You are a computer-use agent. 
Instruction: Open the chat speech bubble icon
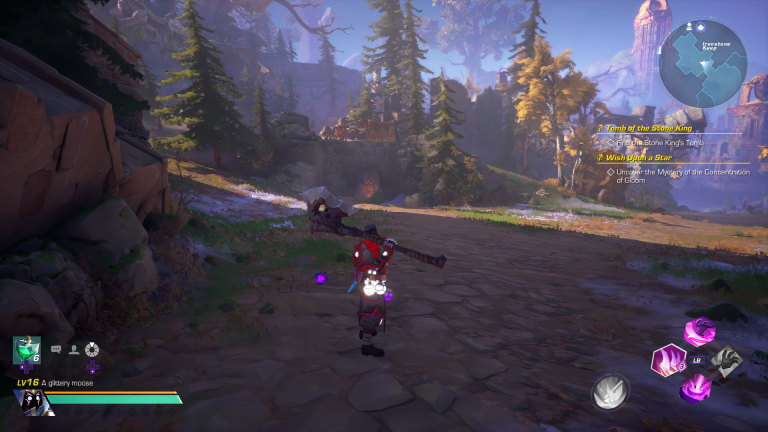[x=56, y=349]
